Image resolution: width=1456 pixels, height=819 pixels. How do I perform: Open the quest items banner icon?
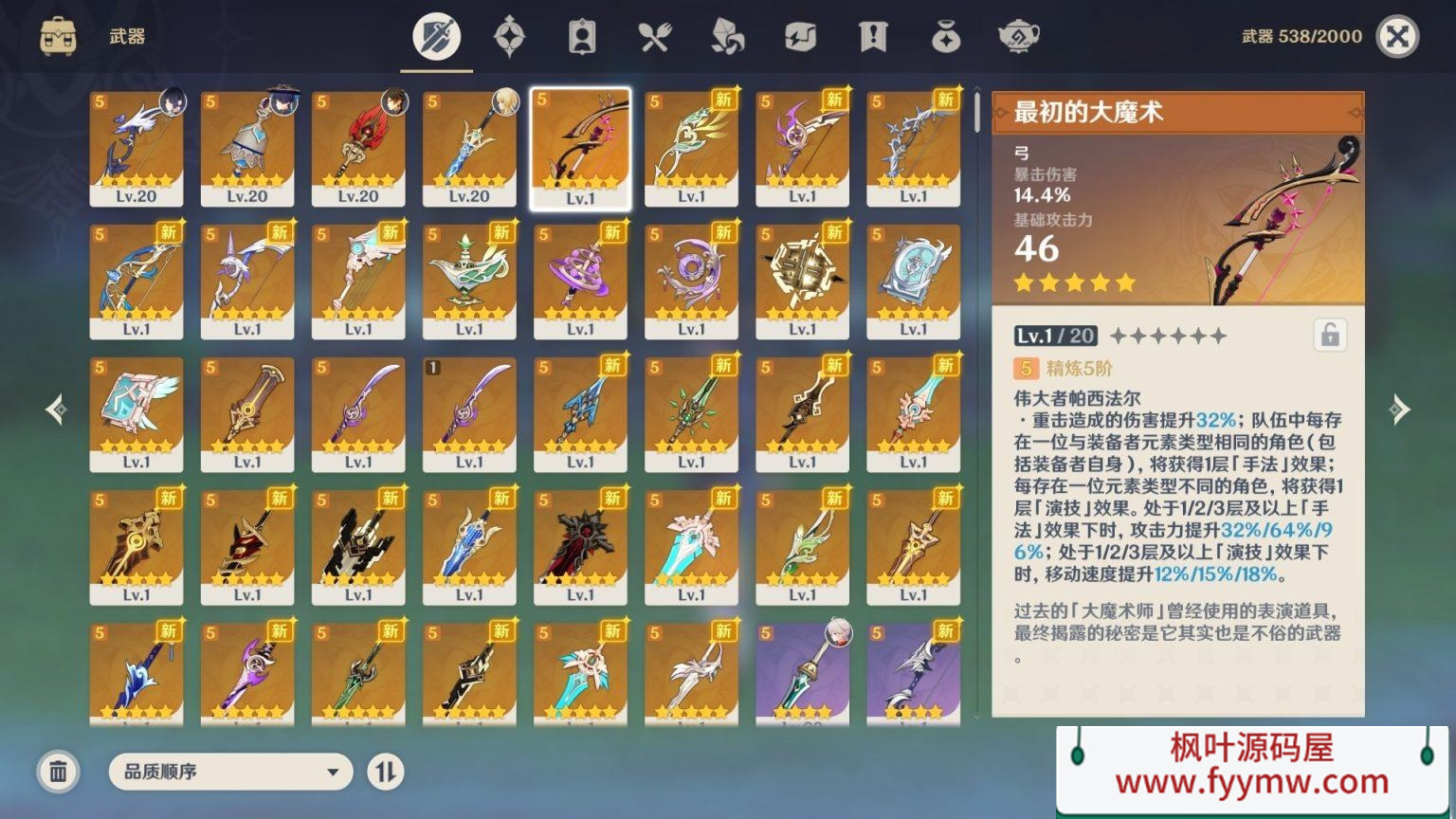click(873, 36)
